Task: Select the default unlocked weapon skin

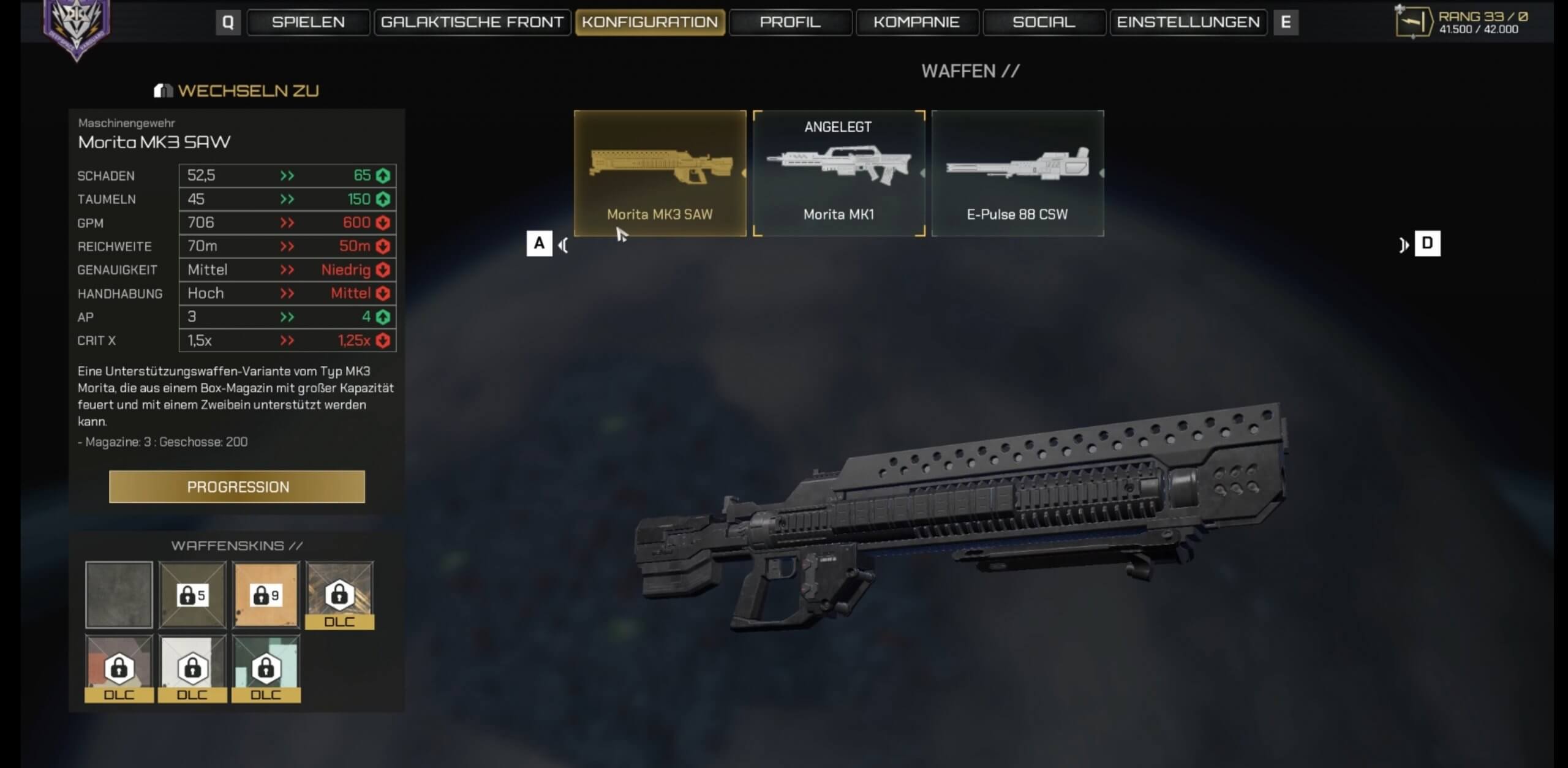Action: click(x=119, y=595)
